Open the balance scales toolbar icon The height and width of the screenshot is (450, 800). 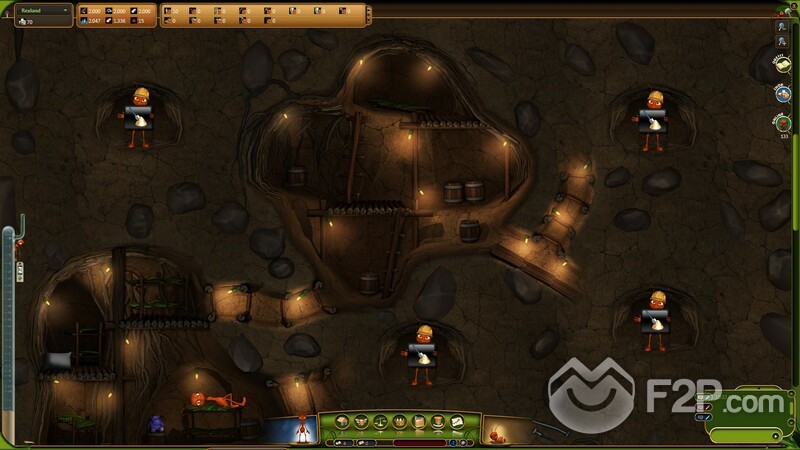[x=381, y=420]
